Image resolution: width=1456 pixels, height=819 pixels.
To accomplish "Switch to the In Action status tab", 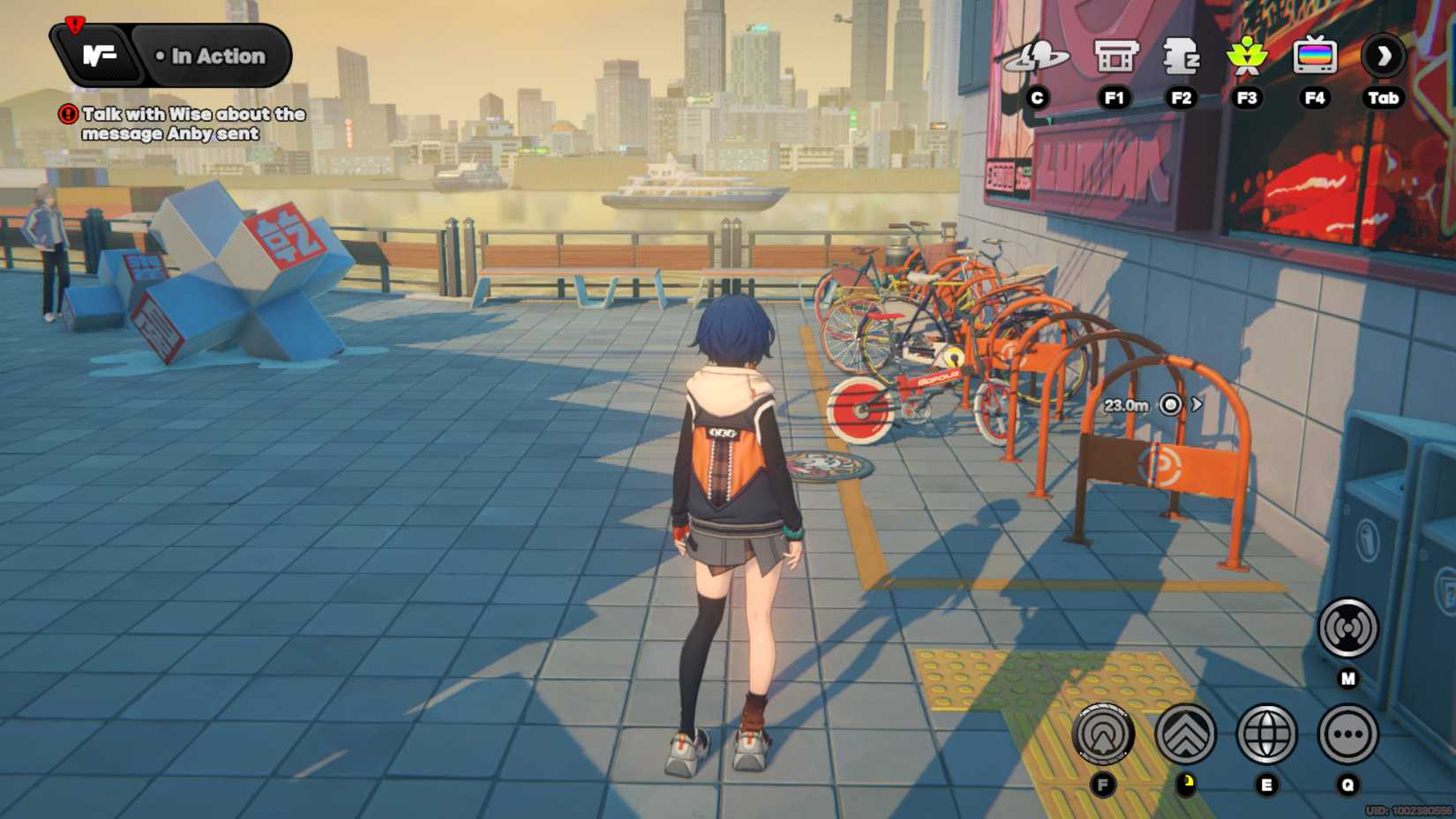I will [x=212, y=56].
